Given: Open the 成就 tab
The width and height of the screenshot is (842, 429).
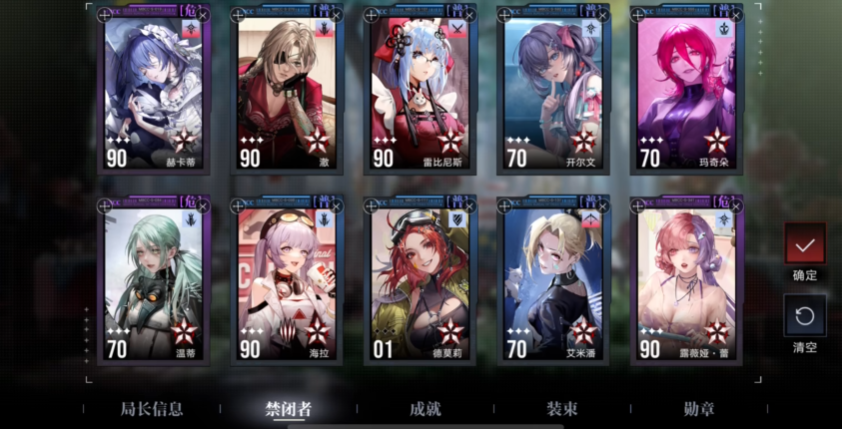Looking at the screenshot, I should pos(425,409).
